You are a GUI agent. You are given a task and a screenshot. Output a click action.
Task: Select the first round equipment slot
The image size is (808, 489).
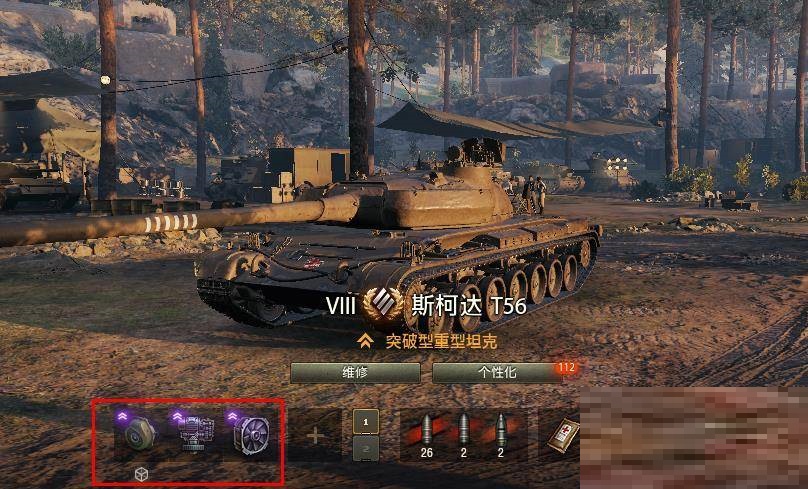140,434
